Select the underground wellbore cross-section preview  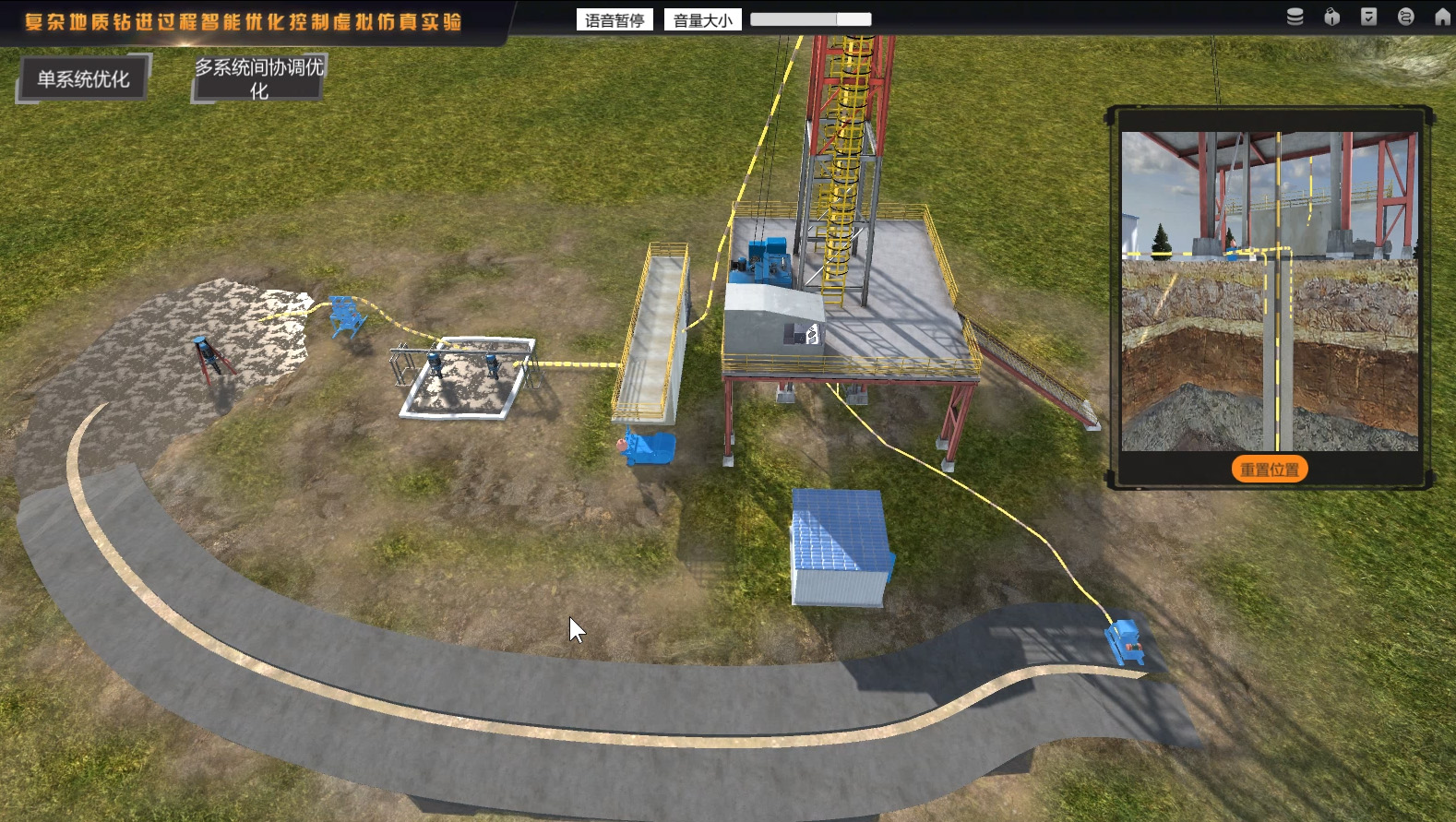(1270, 291)
